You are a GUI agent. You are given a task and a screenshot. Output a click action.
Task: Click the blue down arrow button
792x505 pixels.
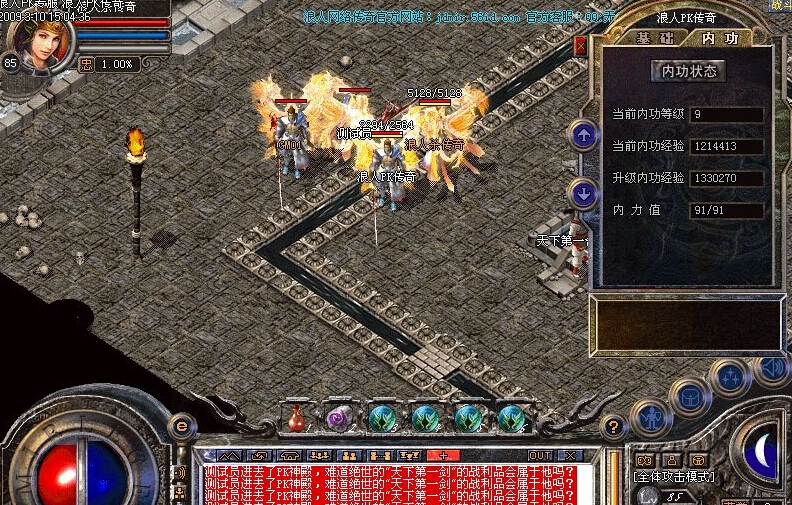coord(582,192)
